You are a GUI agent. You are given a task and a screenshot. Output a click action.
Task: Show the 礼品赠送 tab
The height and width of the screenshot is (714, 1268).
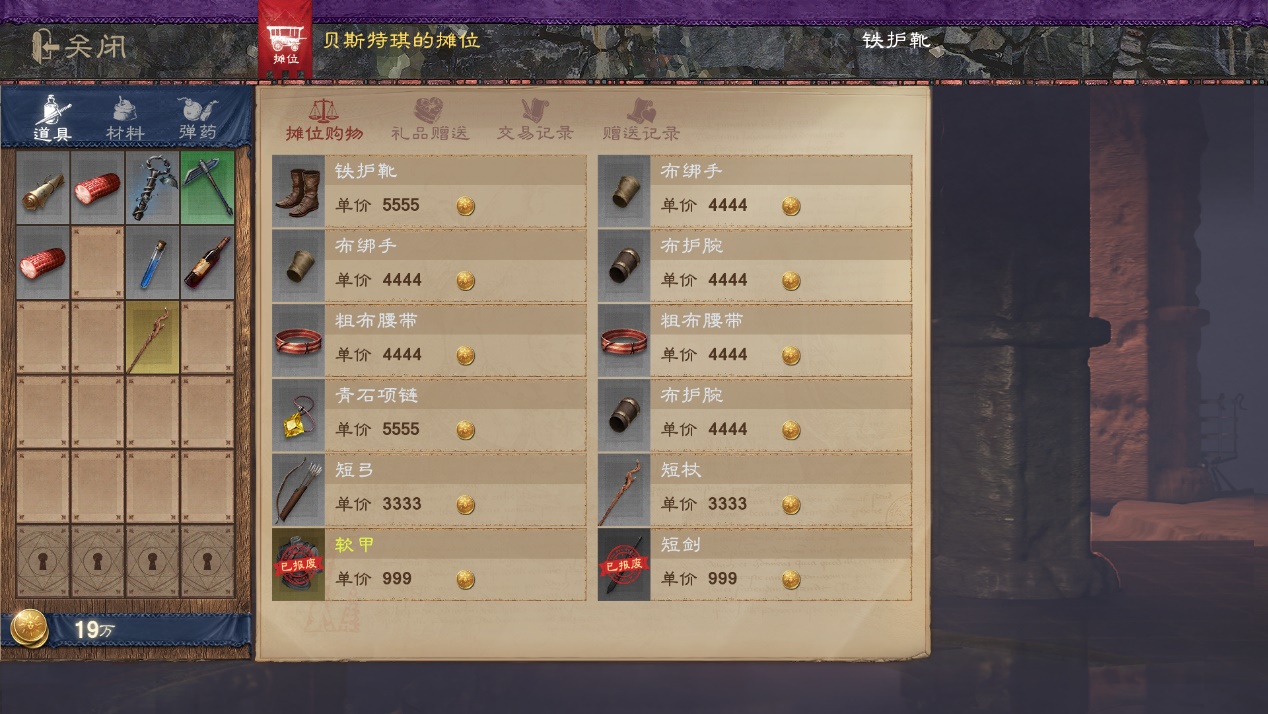pyautogui.click(x=430, y=120)
